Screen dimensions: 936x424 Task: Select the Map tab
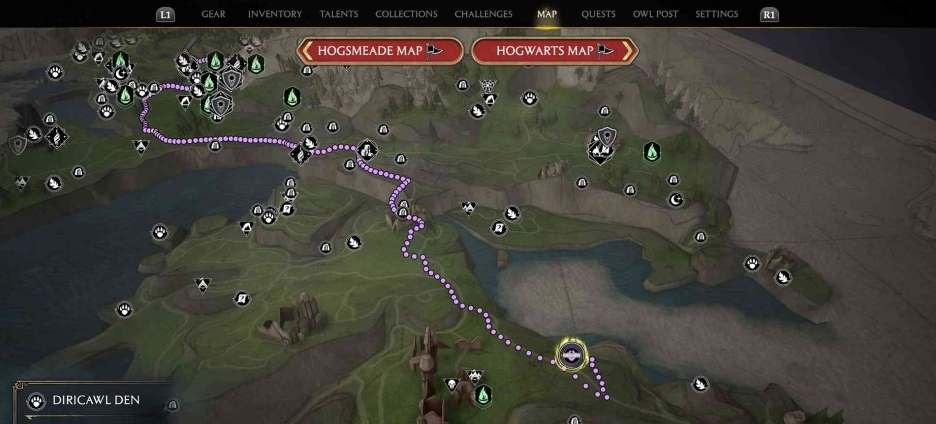coord(546,14)
